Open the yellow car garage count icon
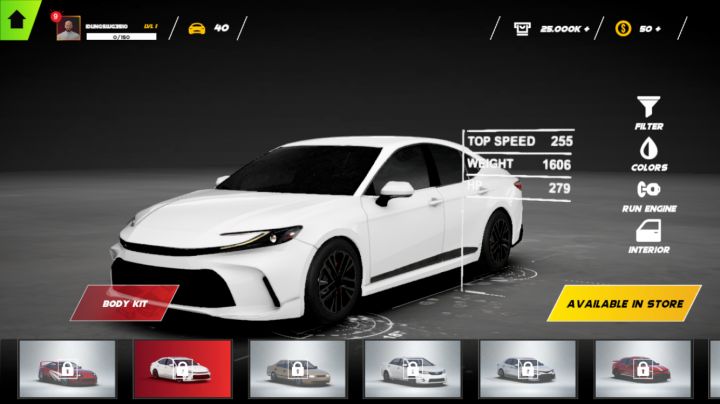Image resolution: width=720 pixels, height=404 pixels. click(x=197, y=28)
